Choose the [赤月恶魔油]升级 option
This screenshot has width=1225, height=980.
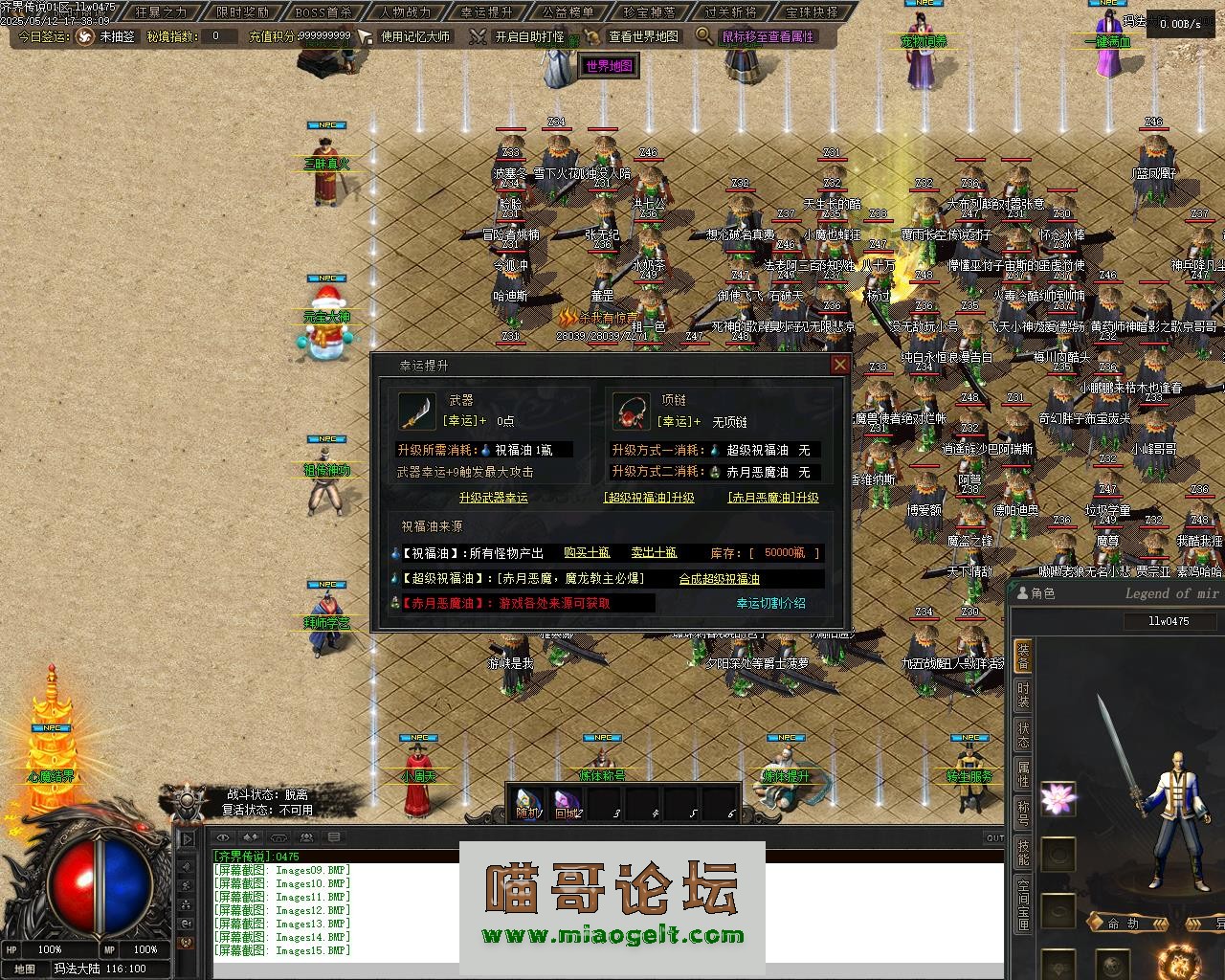pyautogui.click(x=773, y=498)
